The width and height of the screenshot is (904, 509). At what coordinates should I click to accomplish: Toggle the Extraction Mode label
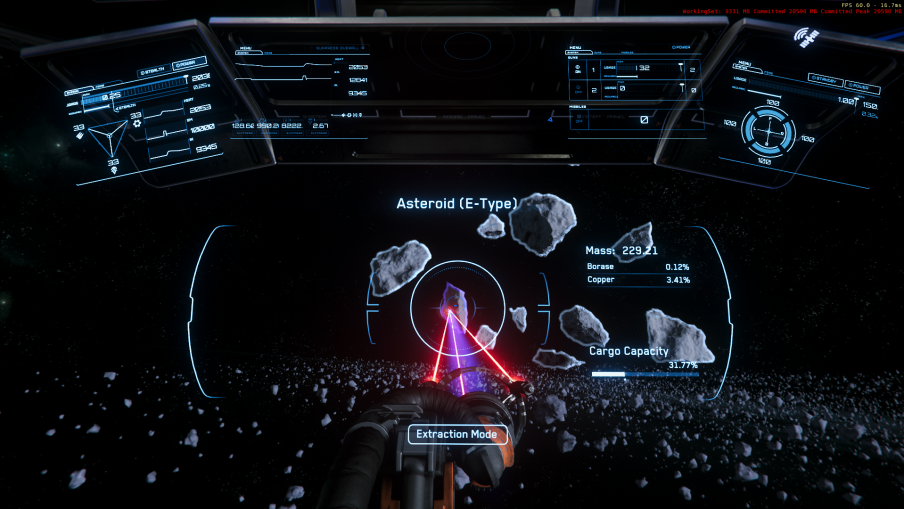click(457, 434)
